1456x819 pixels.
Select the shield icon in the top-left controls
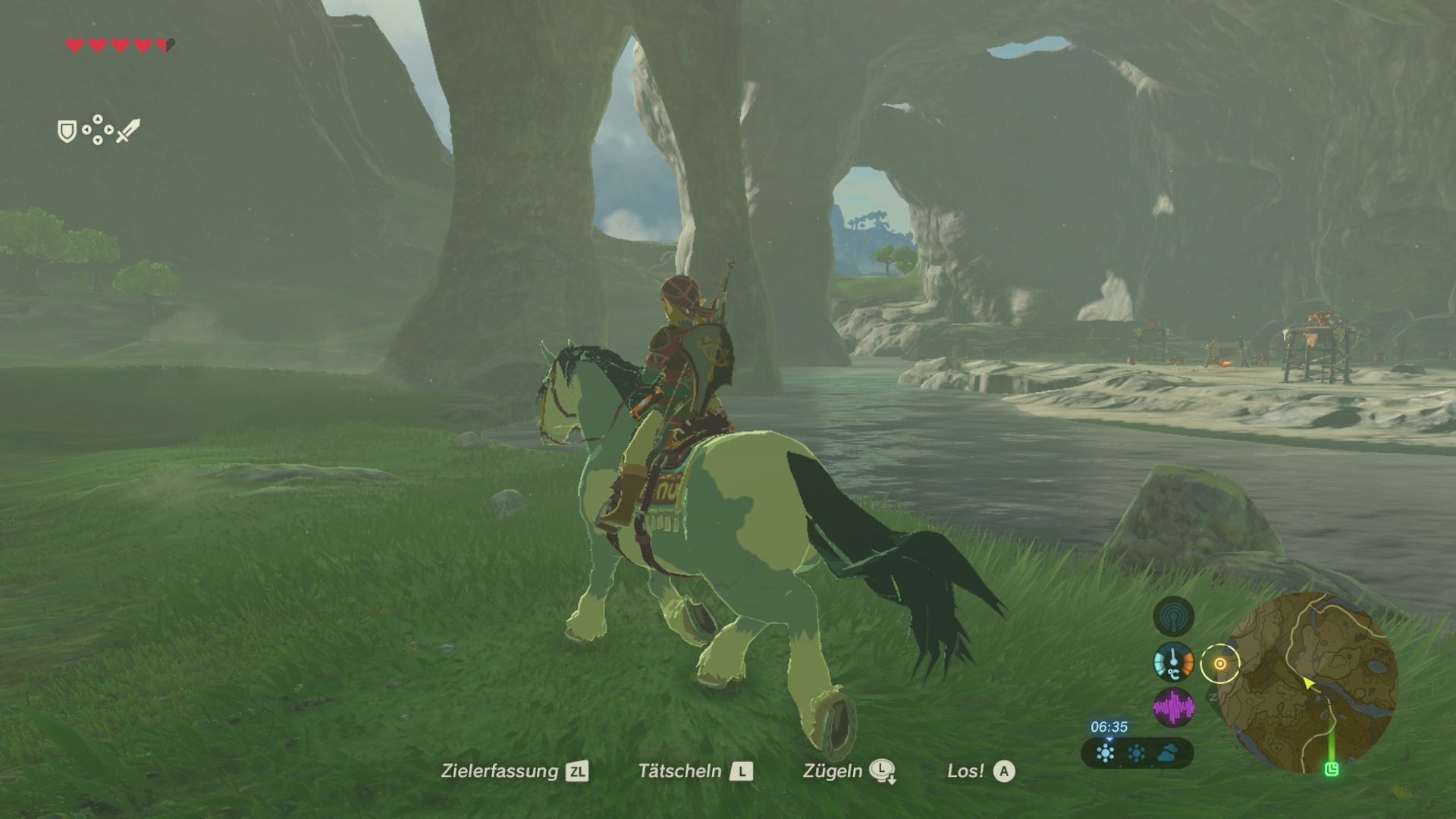(x=67, y=132)
